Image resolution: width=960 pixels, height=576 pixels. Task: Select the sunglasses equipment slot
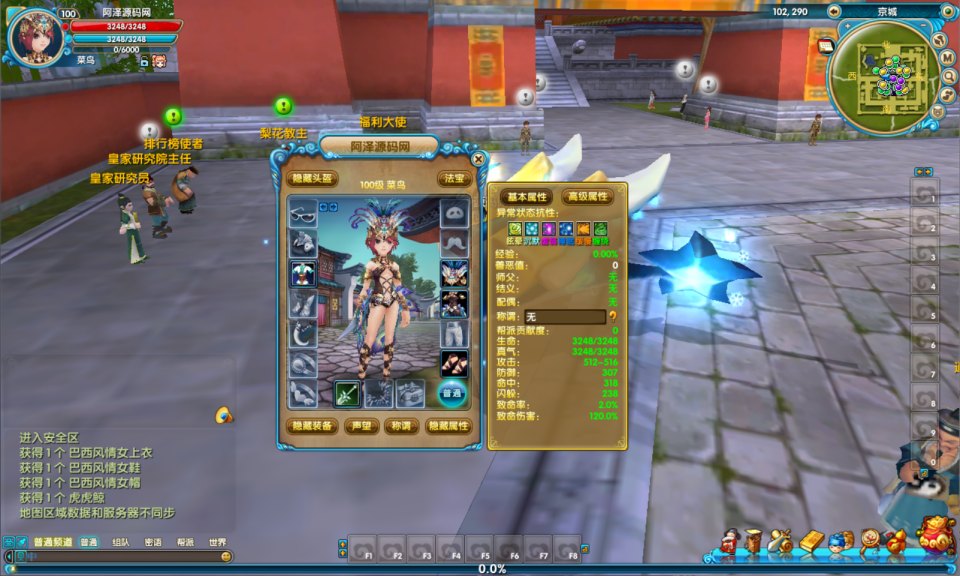tap(303, 214)
